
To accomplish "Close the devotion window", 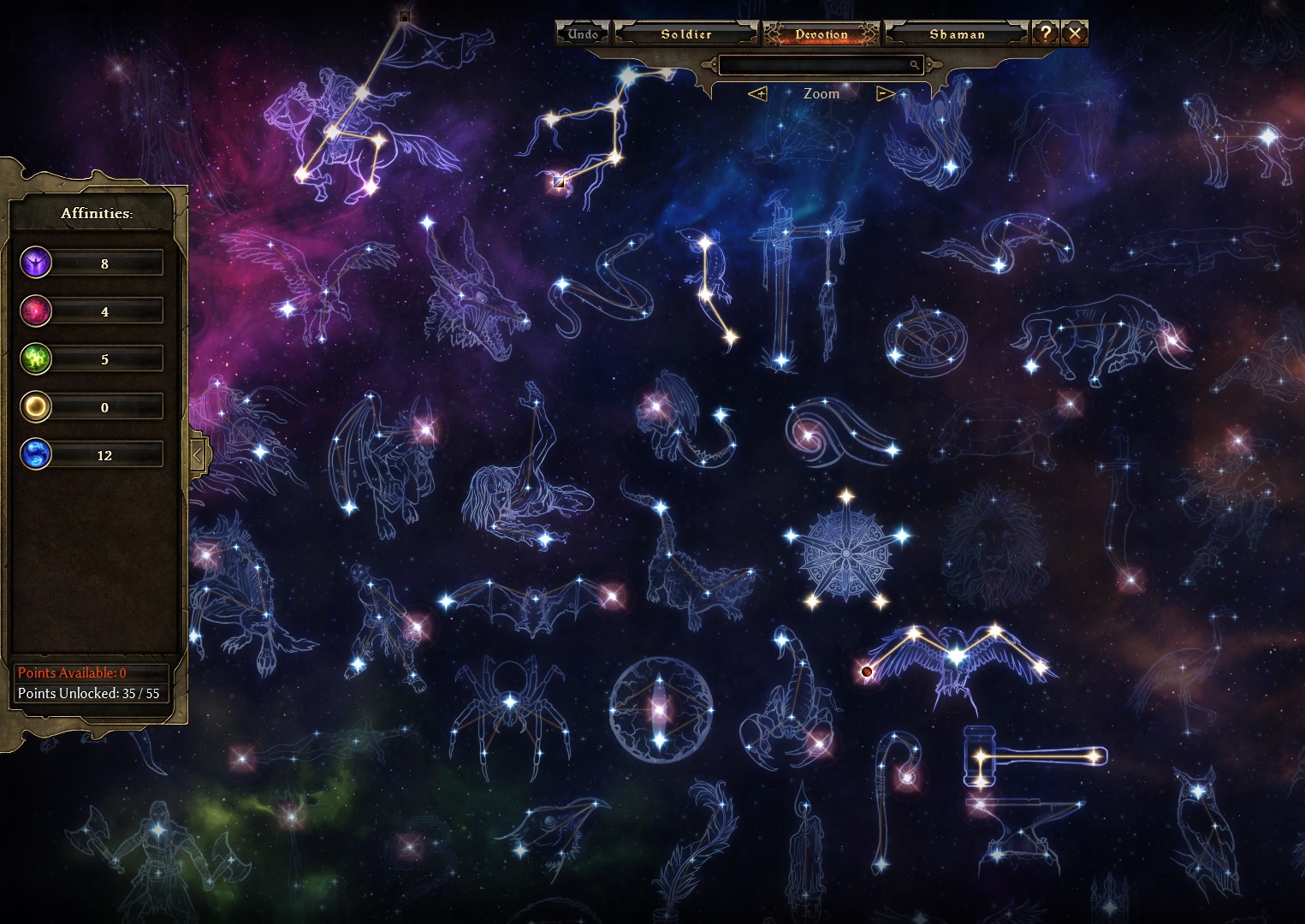I will (x=1075, y=33).
